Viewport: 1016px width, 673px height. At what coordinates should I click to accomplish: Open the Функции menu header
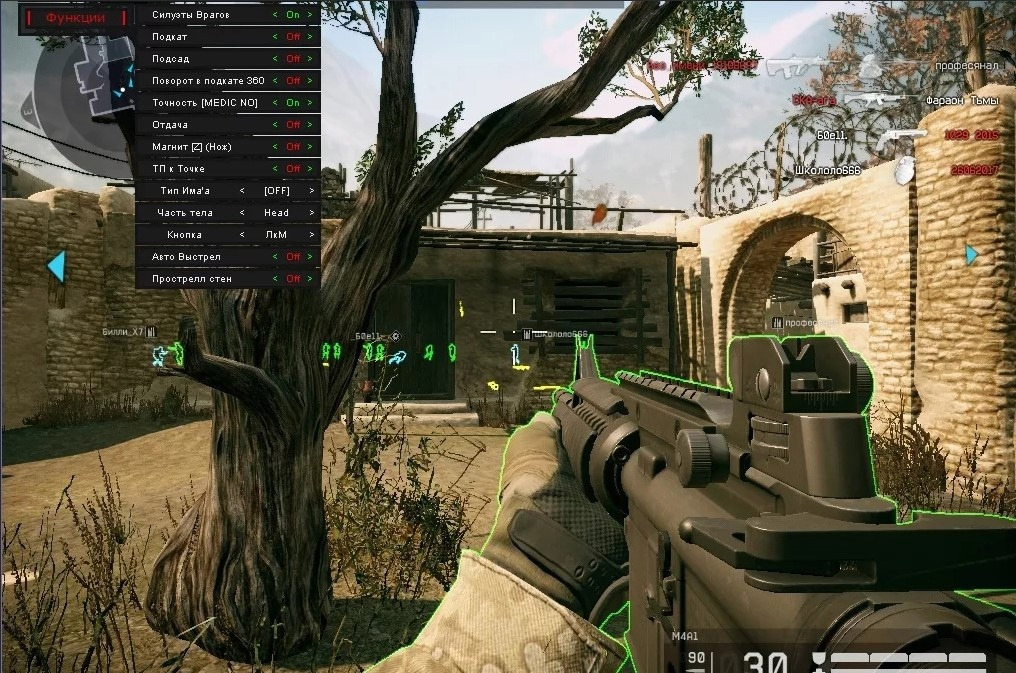(x=75, y=17)
